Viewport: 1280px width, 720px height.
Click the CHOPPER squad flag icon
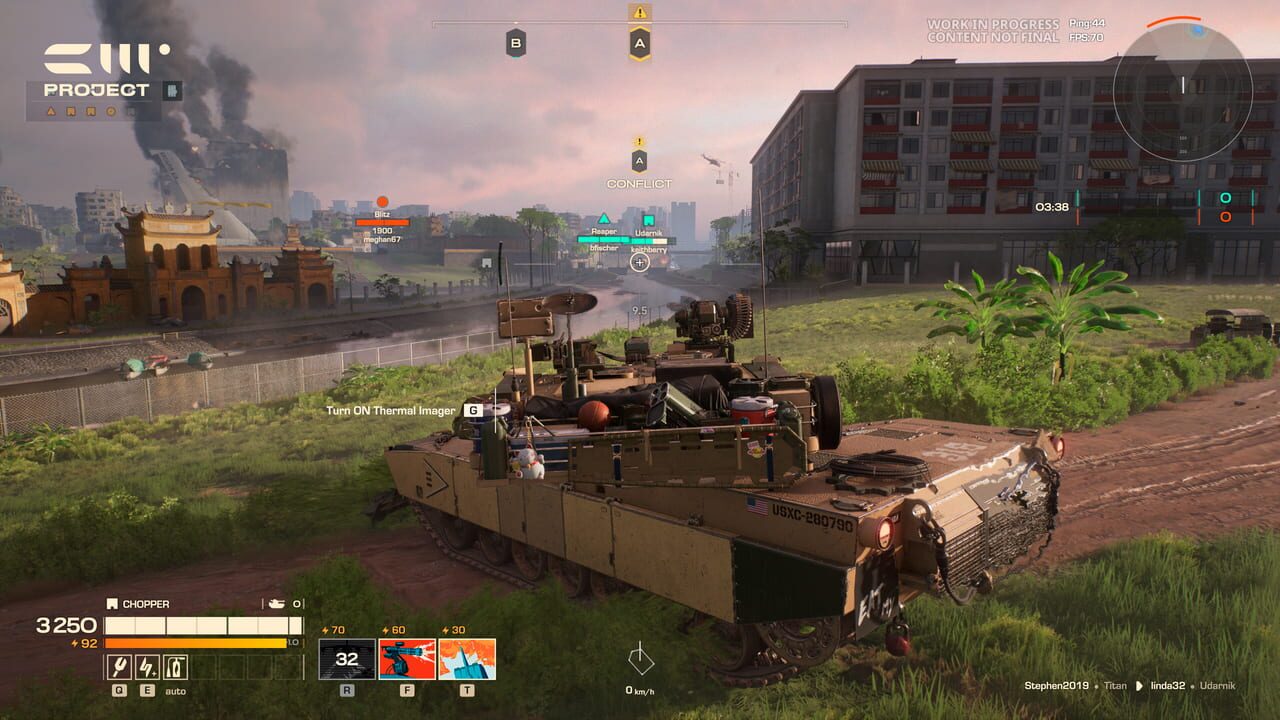pyautogui.click(x=111, y=603)
